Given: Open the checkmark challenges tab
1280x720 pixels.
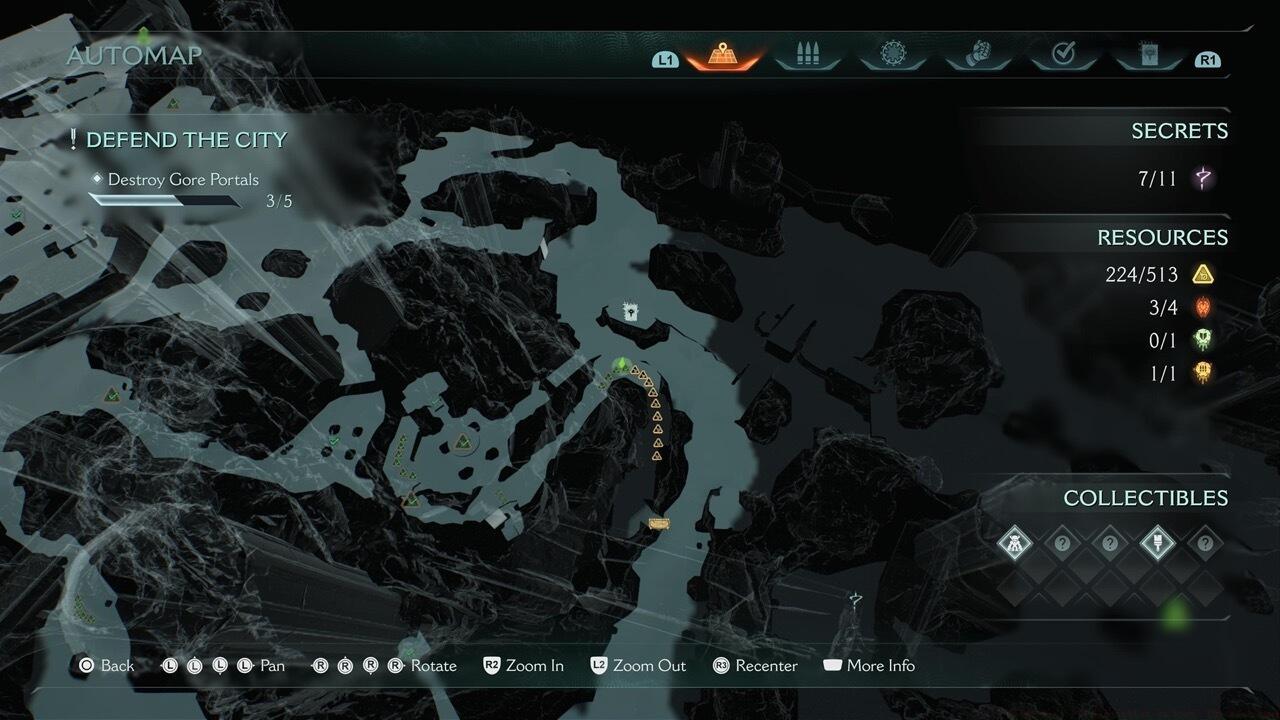Looking at the screenshot, I should (x=1063, y=55).
